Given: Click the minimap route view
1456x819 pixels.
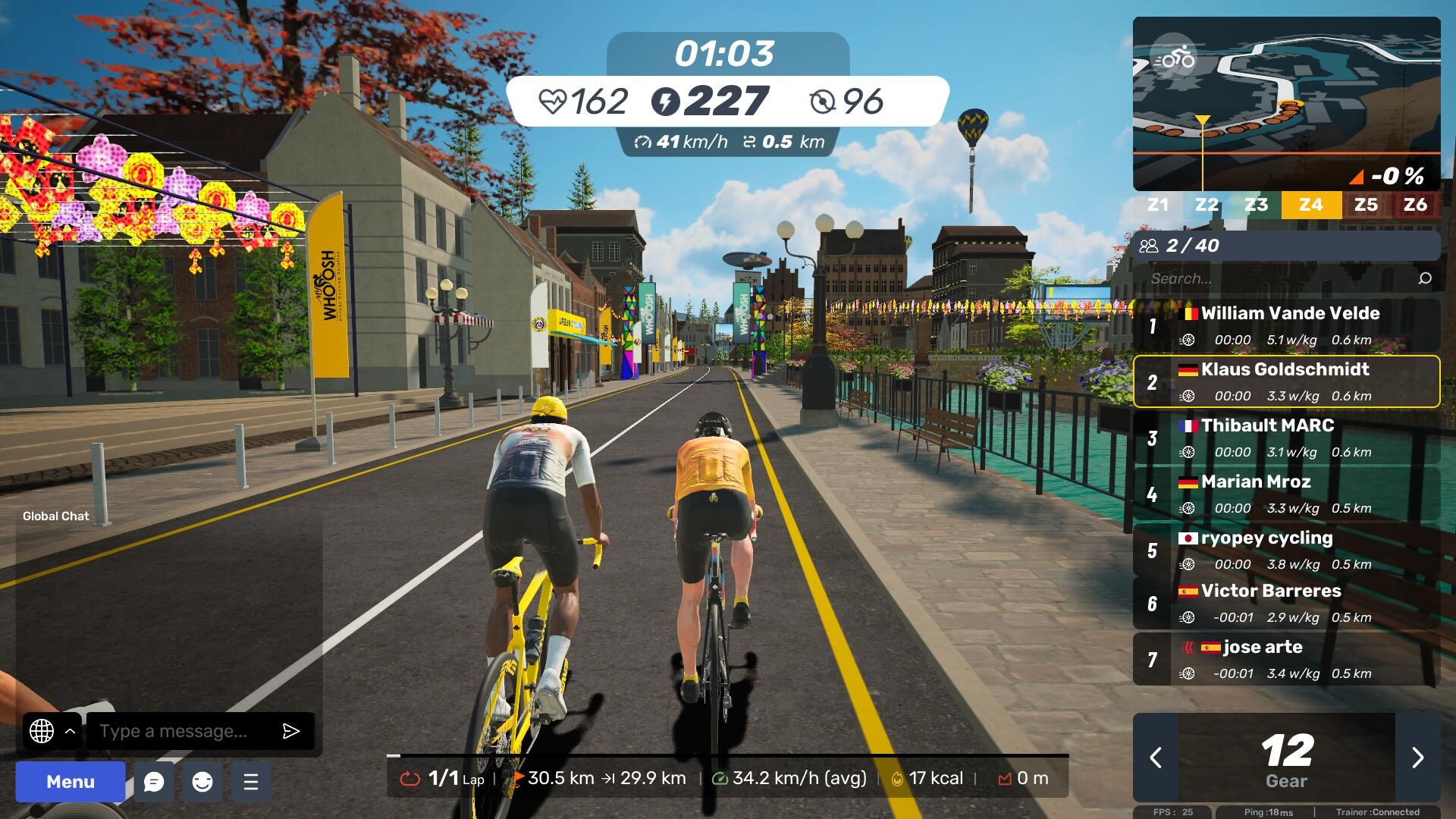Looking at the screenshot, I should pos(1304,114).
